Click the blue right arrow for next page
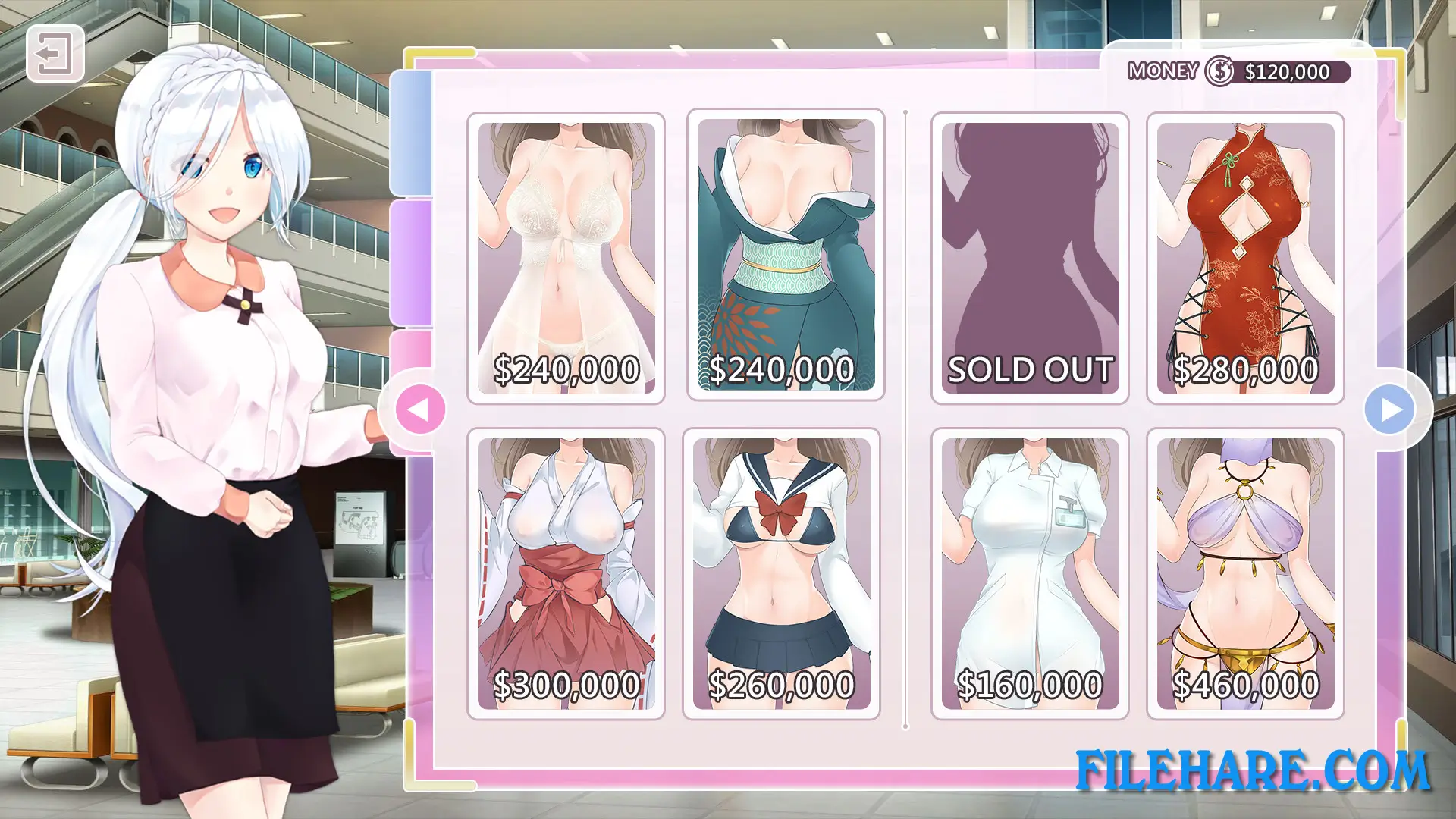1456x819 pixels. pyautogui.click(x=1391, y=408)
